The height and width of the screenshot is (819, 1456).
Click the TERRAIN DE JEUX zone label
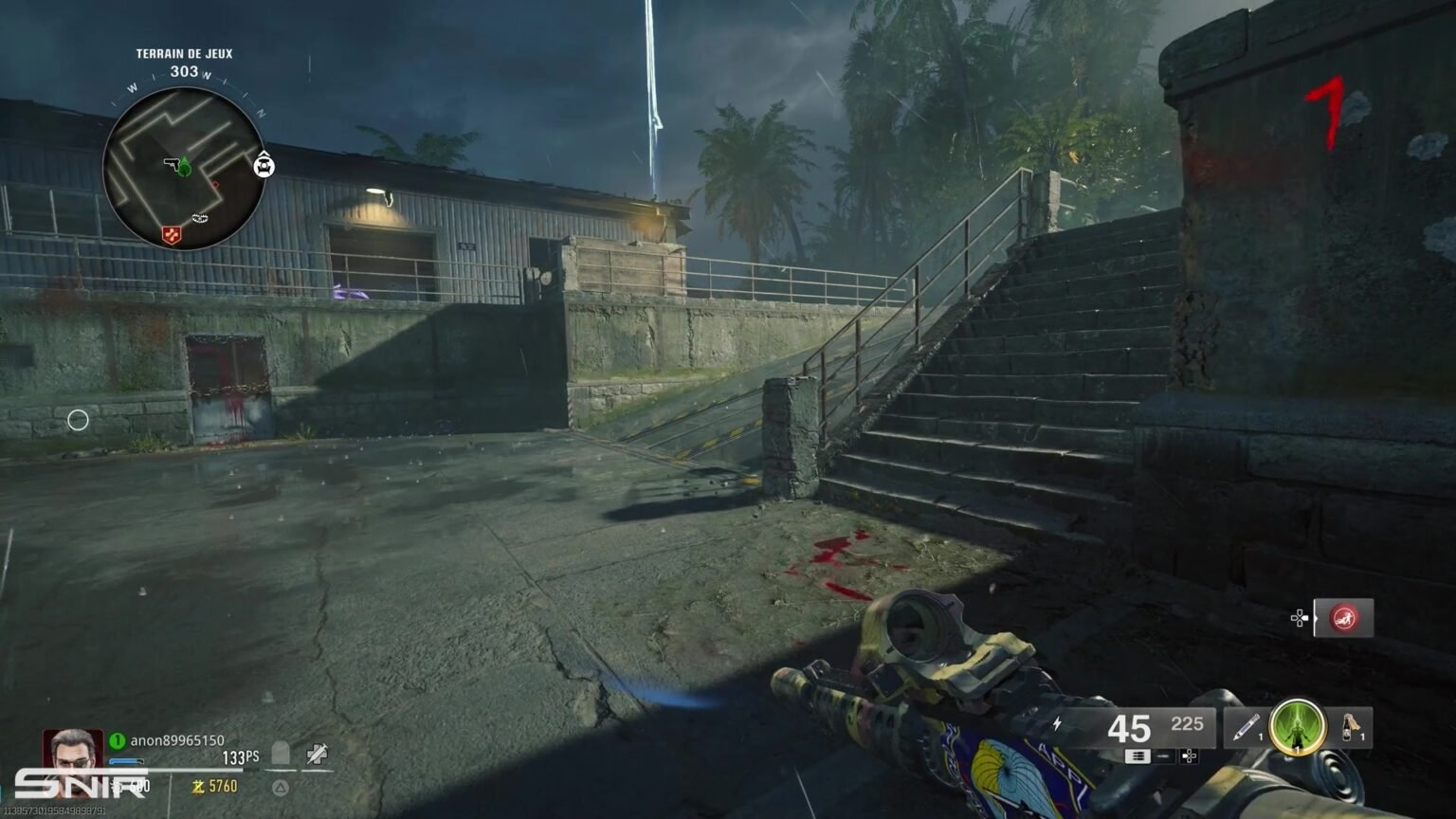pos(185,53)
